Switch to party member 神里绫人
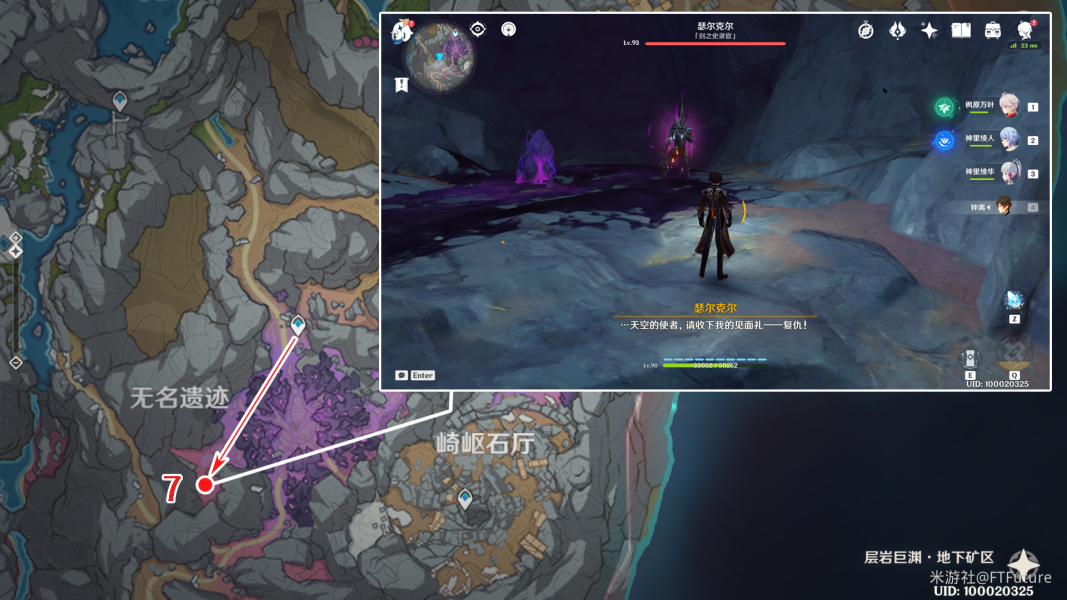 [x=1008, y=141]
